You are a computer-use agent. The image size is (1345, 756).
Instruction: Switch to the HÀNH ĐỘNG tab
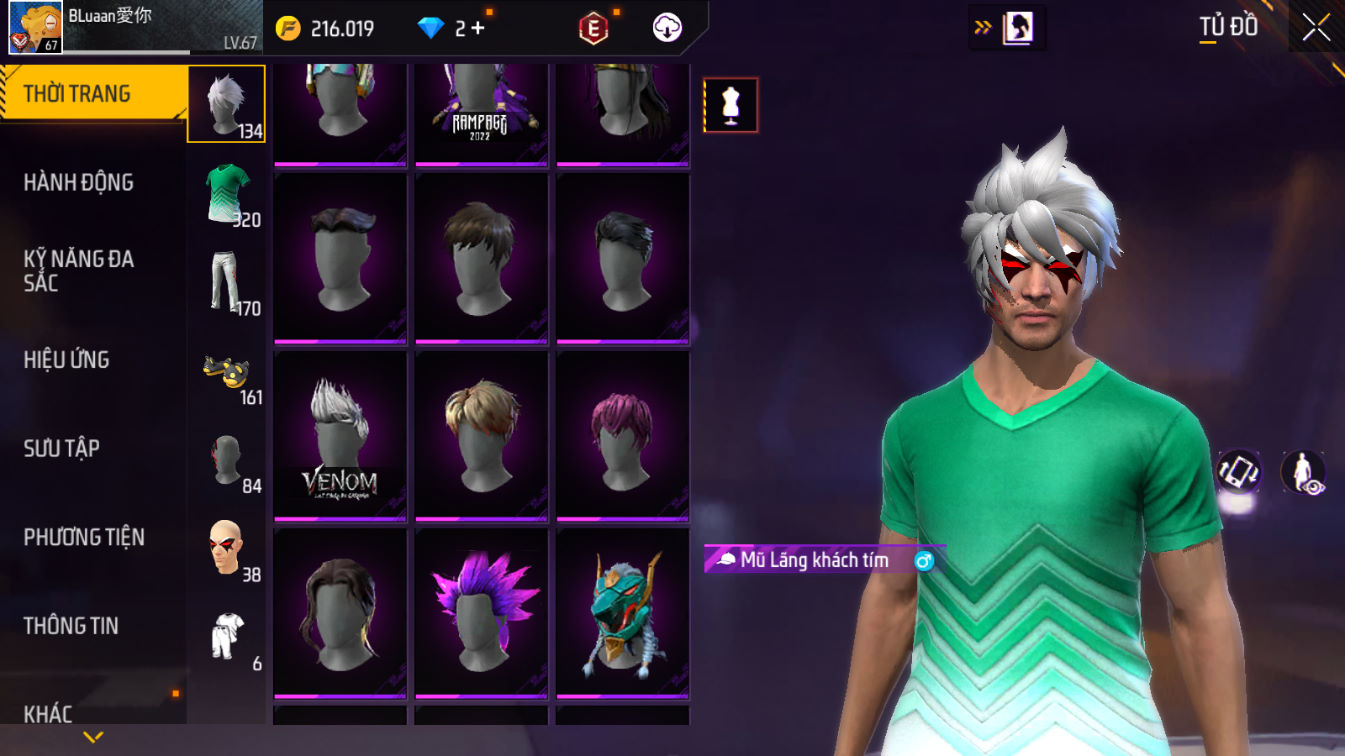pos(79,182)
